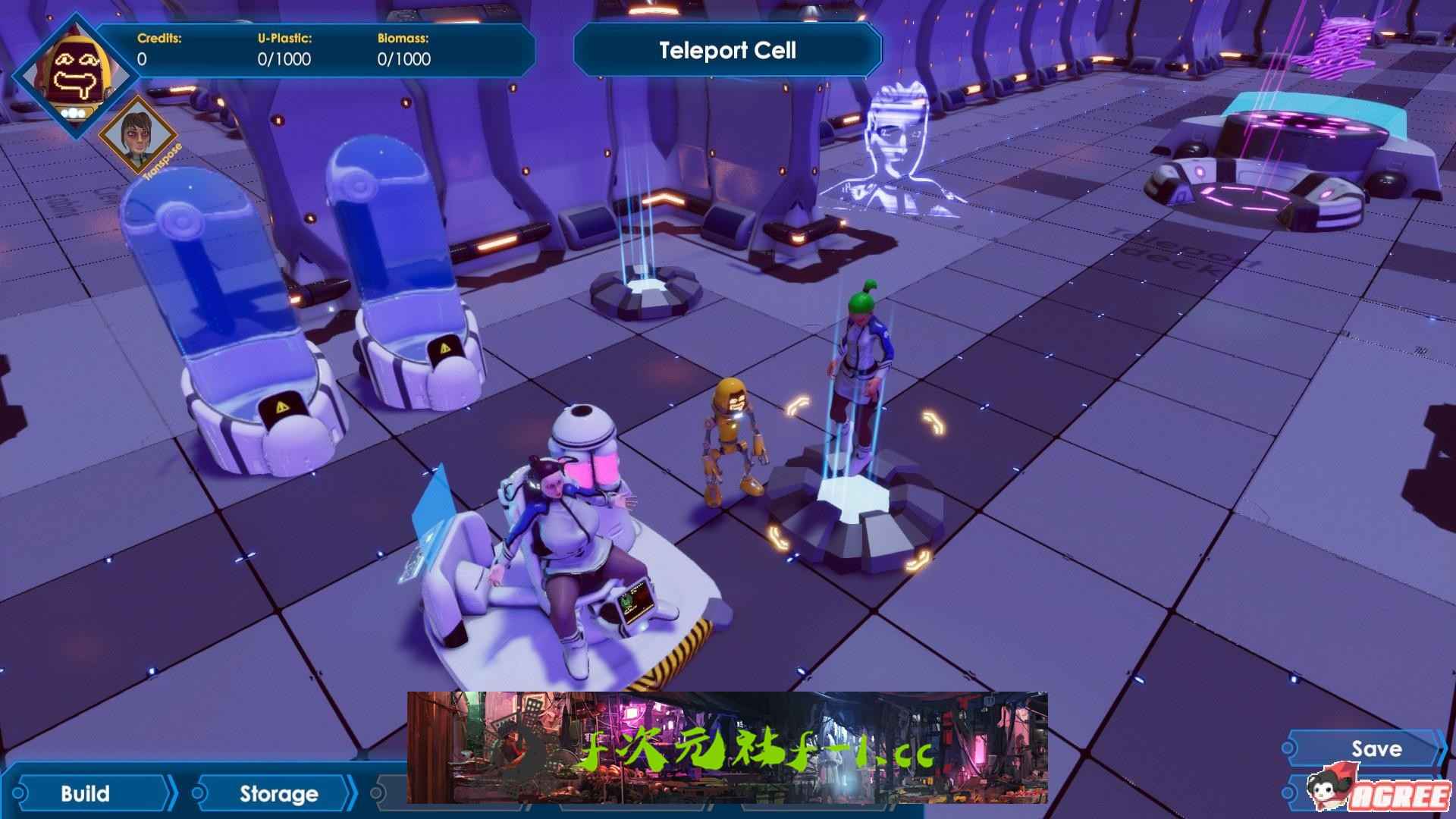
Task: Open the Build menu
Action: [86, 794]
